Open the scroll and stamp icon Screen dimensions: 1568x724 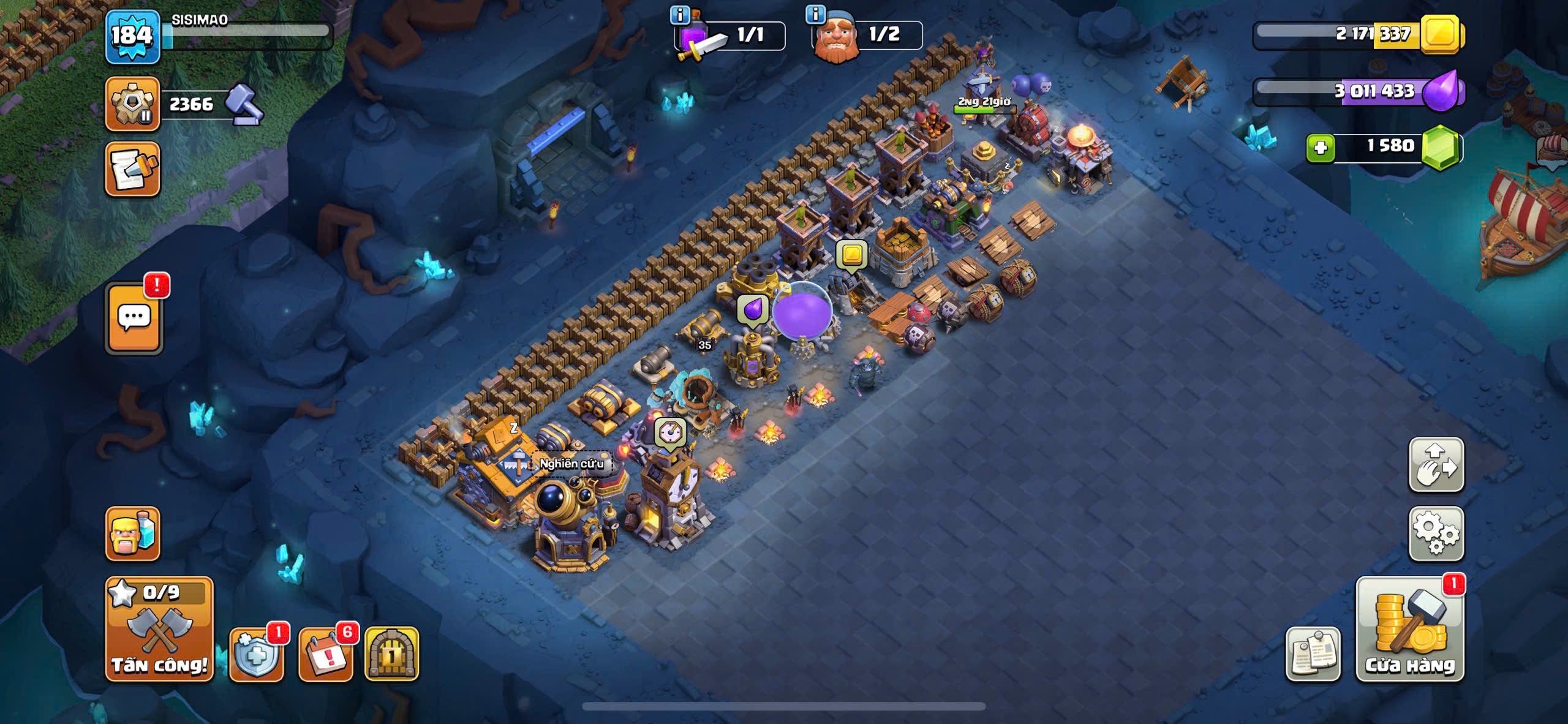[132, 170]
